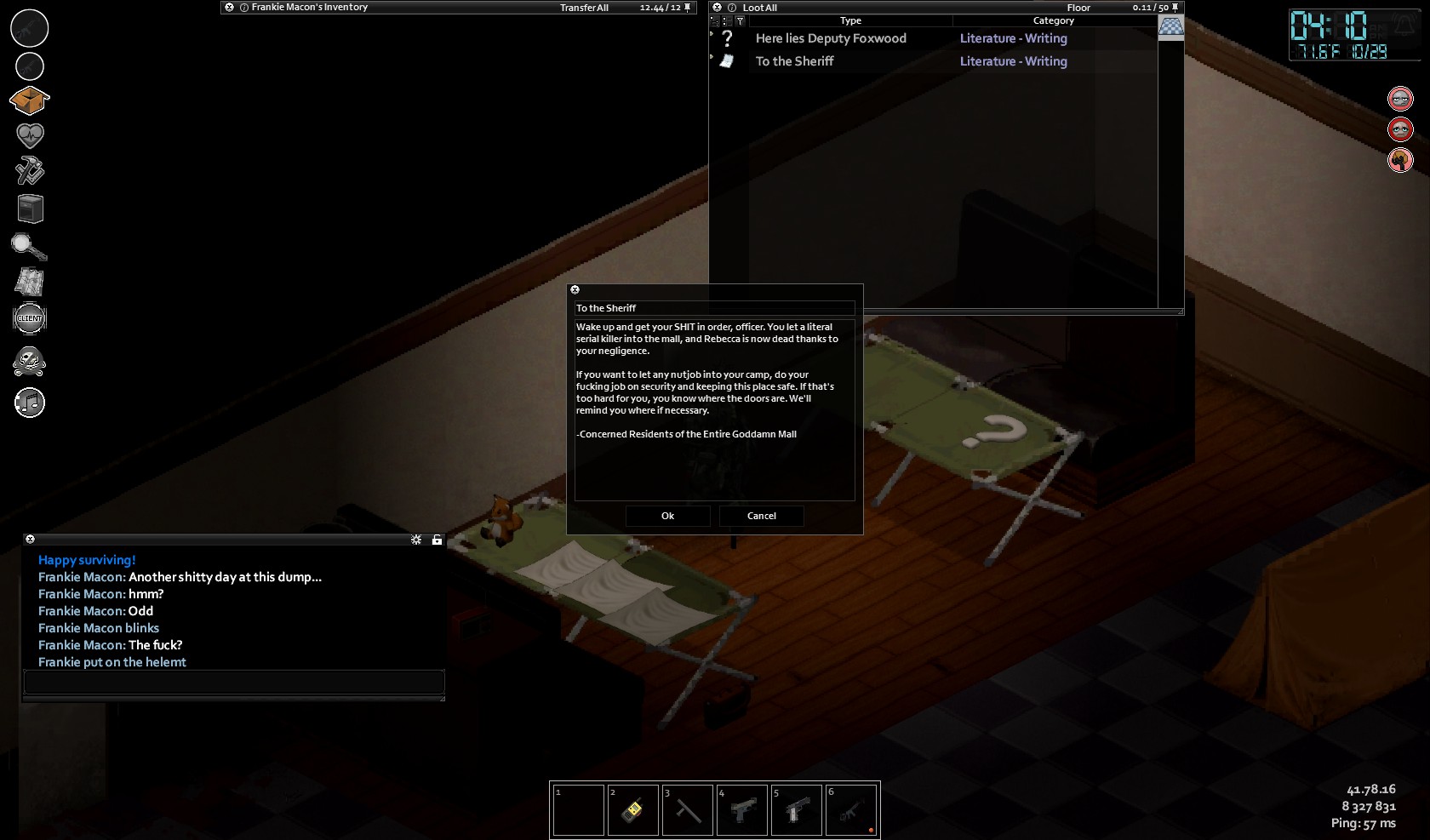
Task: Open the world map icon
Action: tap(30, 282)
